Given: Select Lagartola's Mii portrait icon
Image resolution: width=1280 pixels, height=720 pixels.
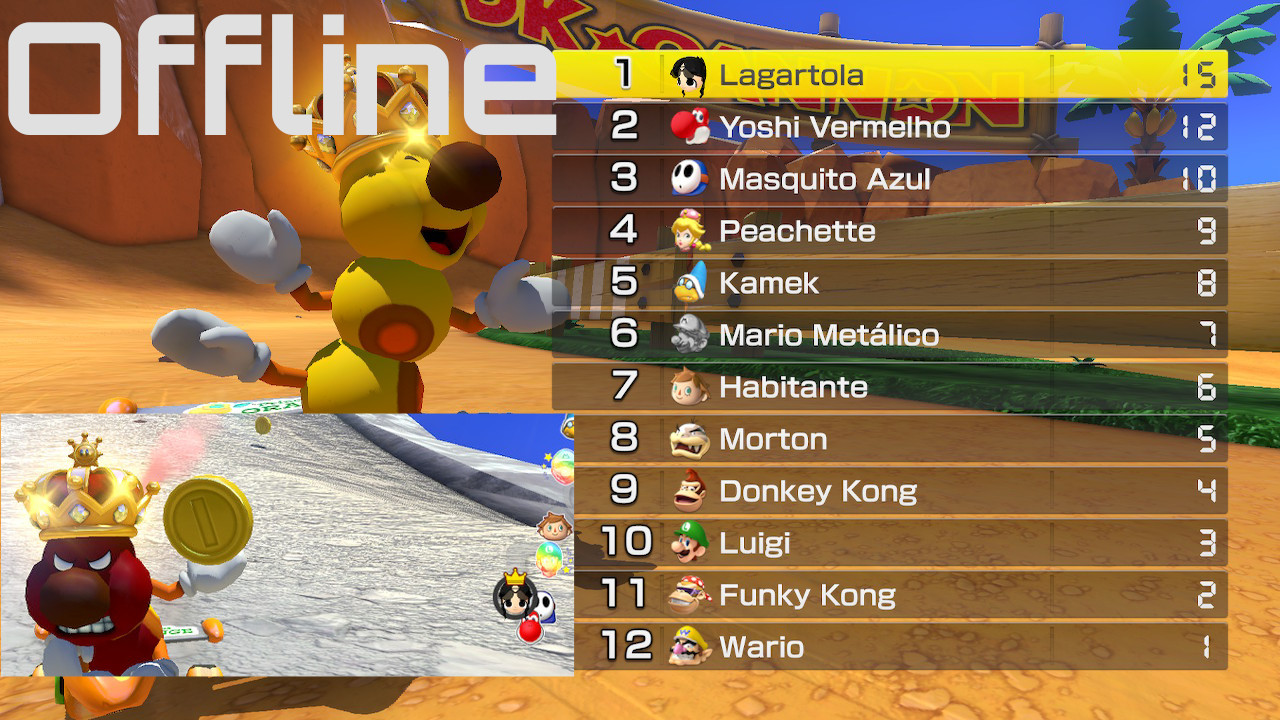Looking at the screenshot, I should (x=691, y=76).
